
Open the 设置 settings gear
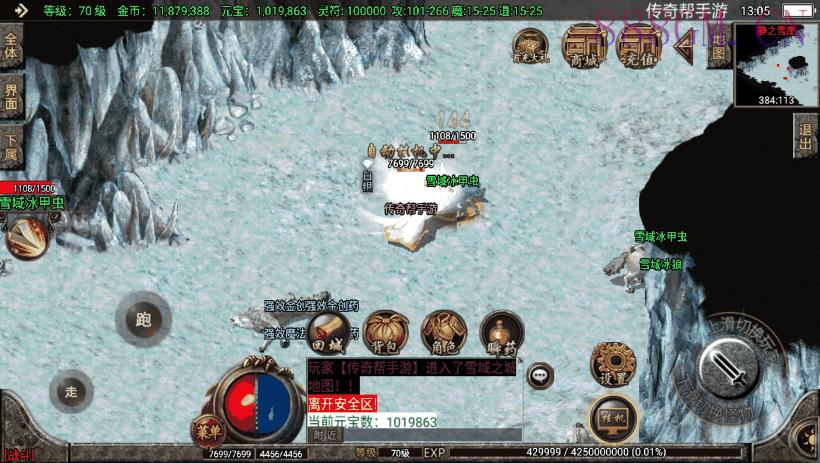tap(614, 364)
